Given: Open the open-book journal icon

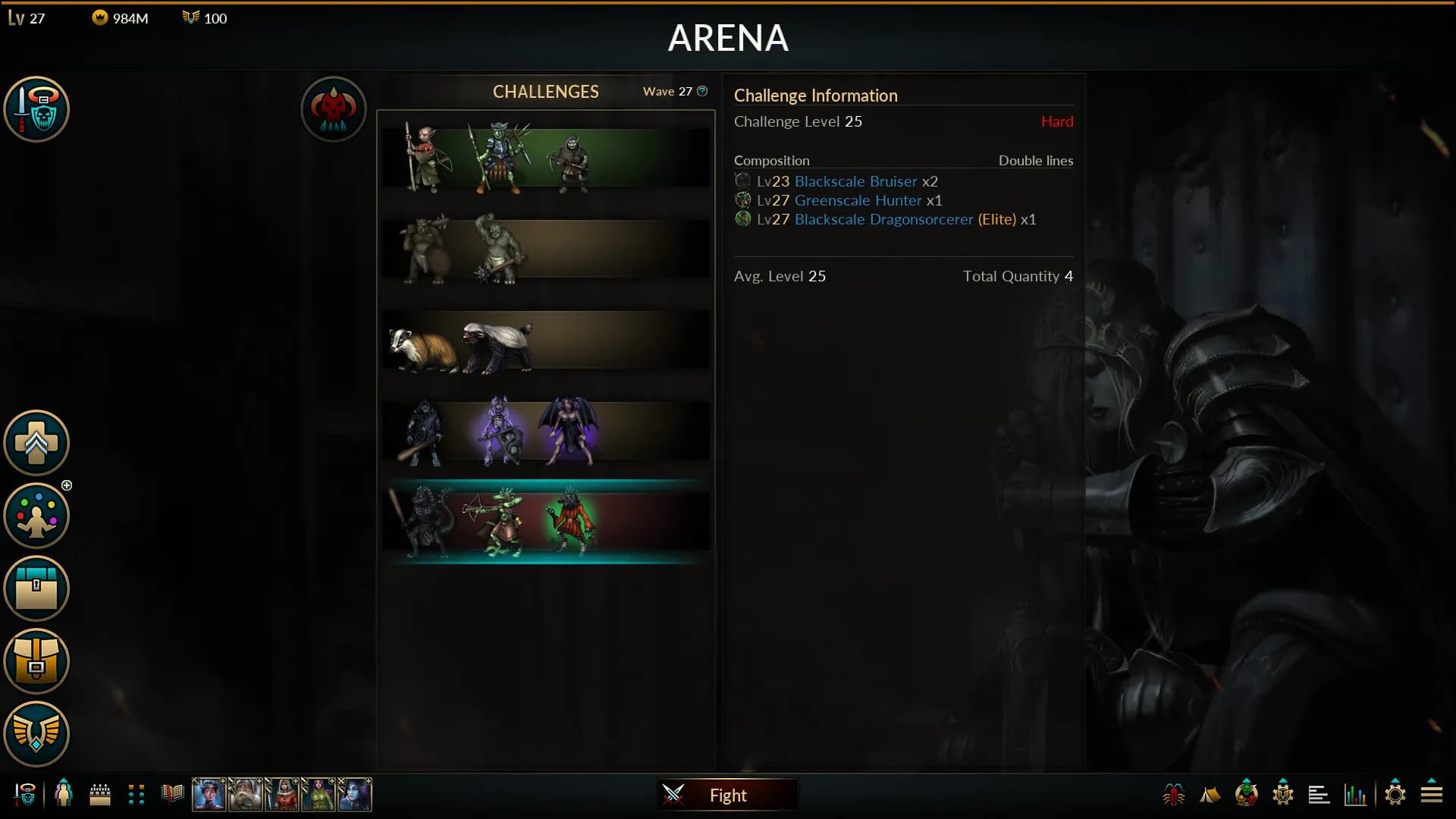Looking at the screenshot, I should click(x=173, y=794).
